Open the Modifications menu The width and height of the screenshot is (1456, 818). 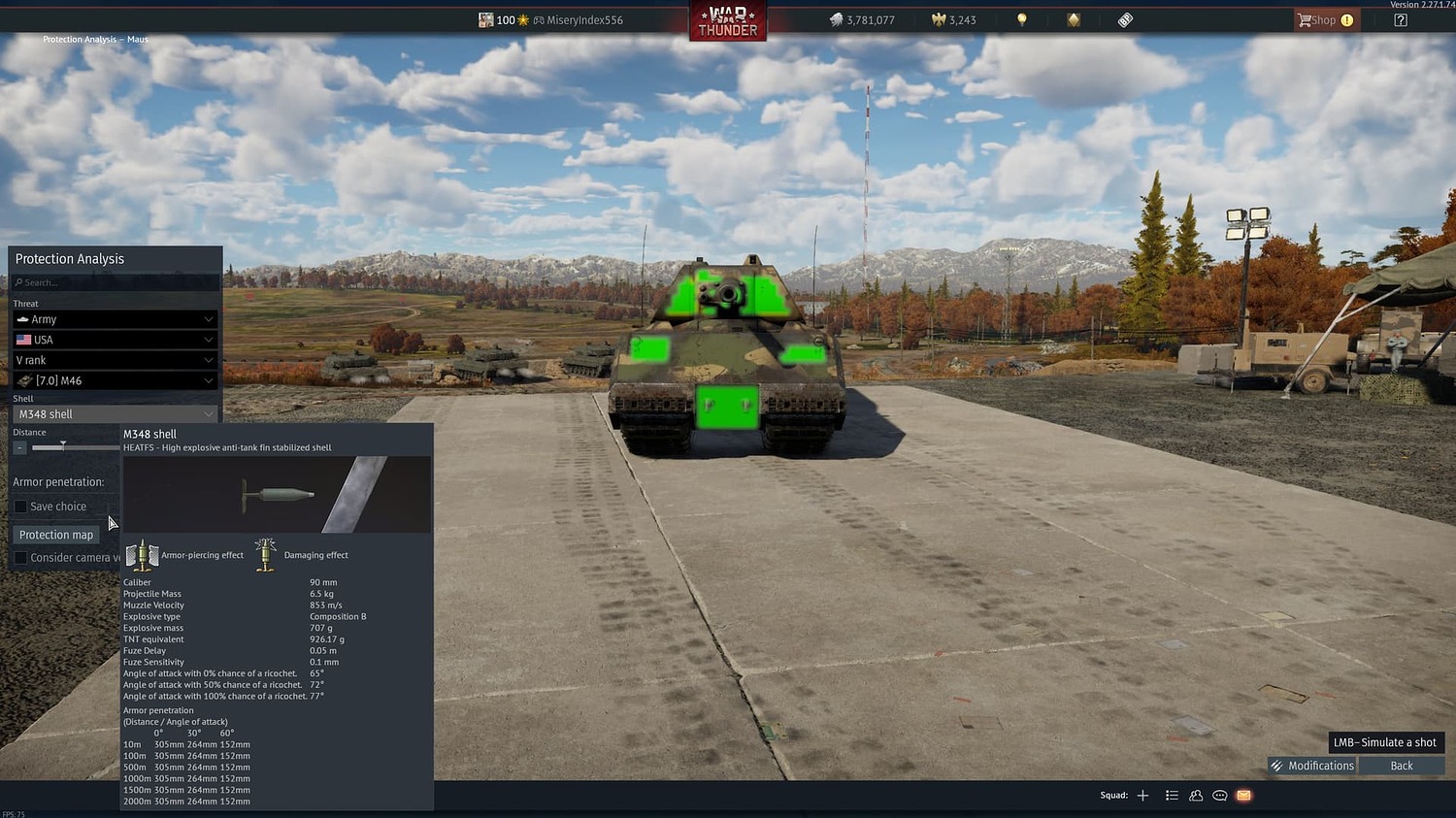point(1312,765)
